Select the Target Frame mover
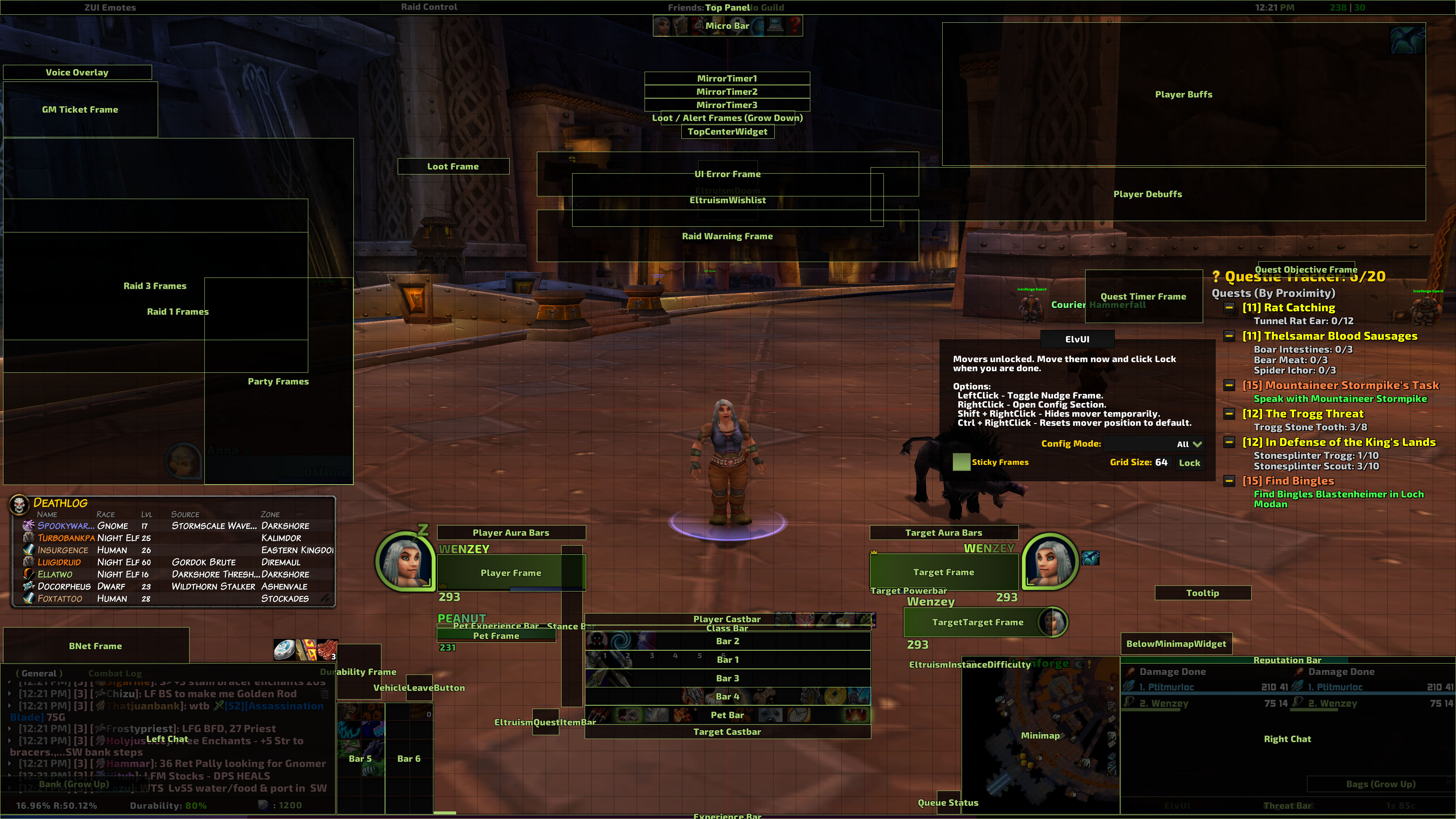Image resolution: width=1456 pixels, height=819 pixels. (x=943, y=572)
